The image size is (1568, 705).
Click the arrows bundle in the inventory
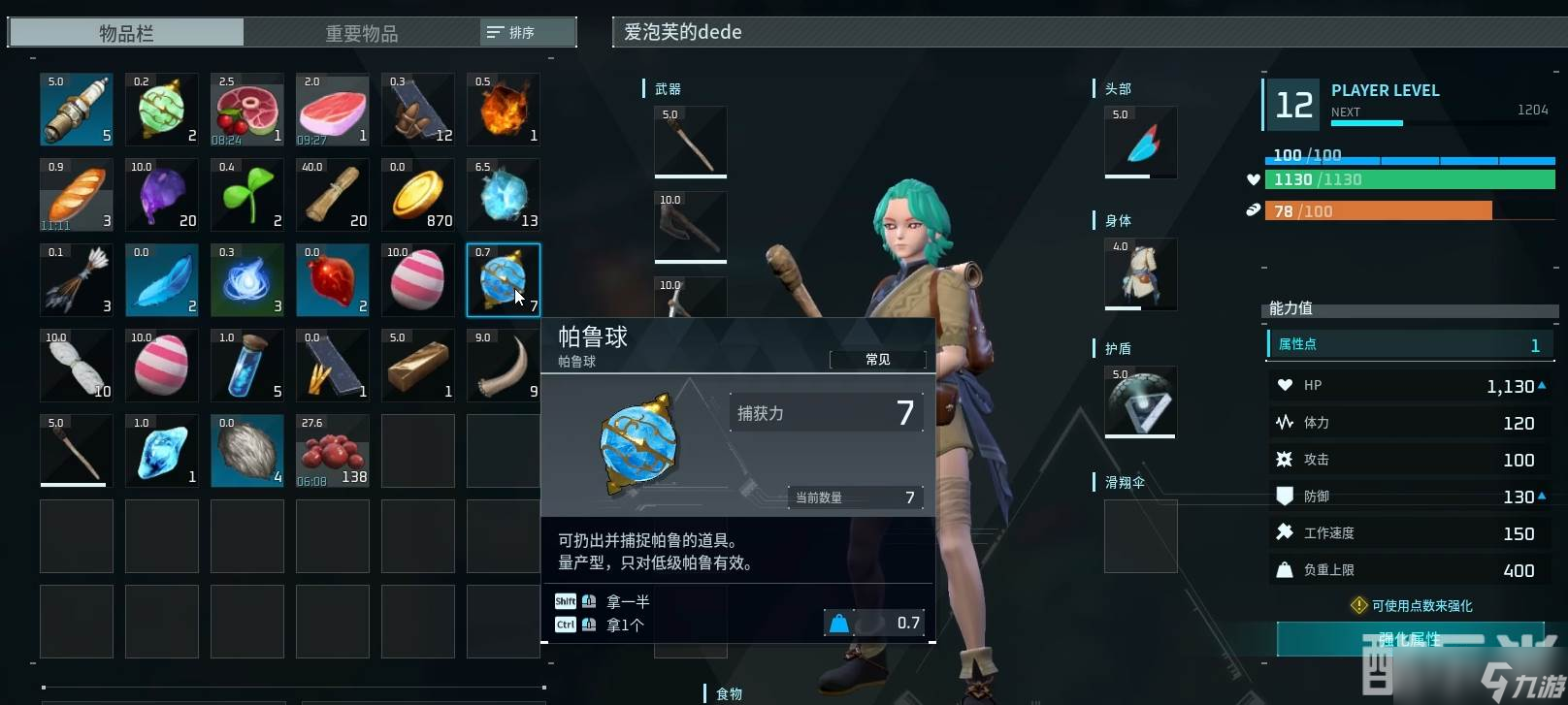pos(77,280)
